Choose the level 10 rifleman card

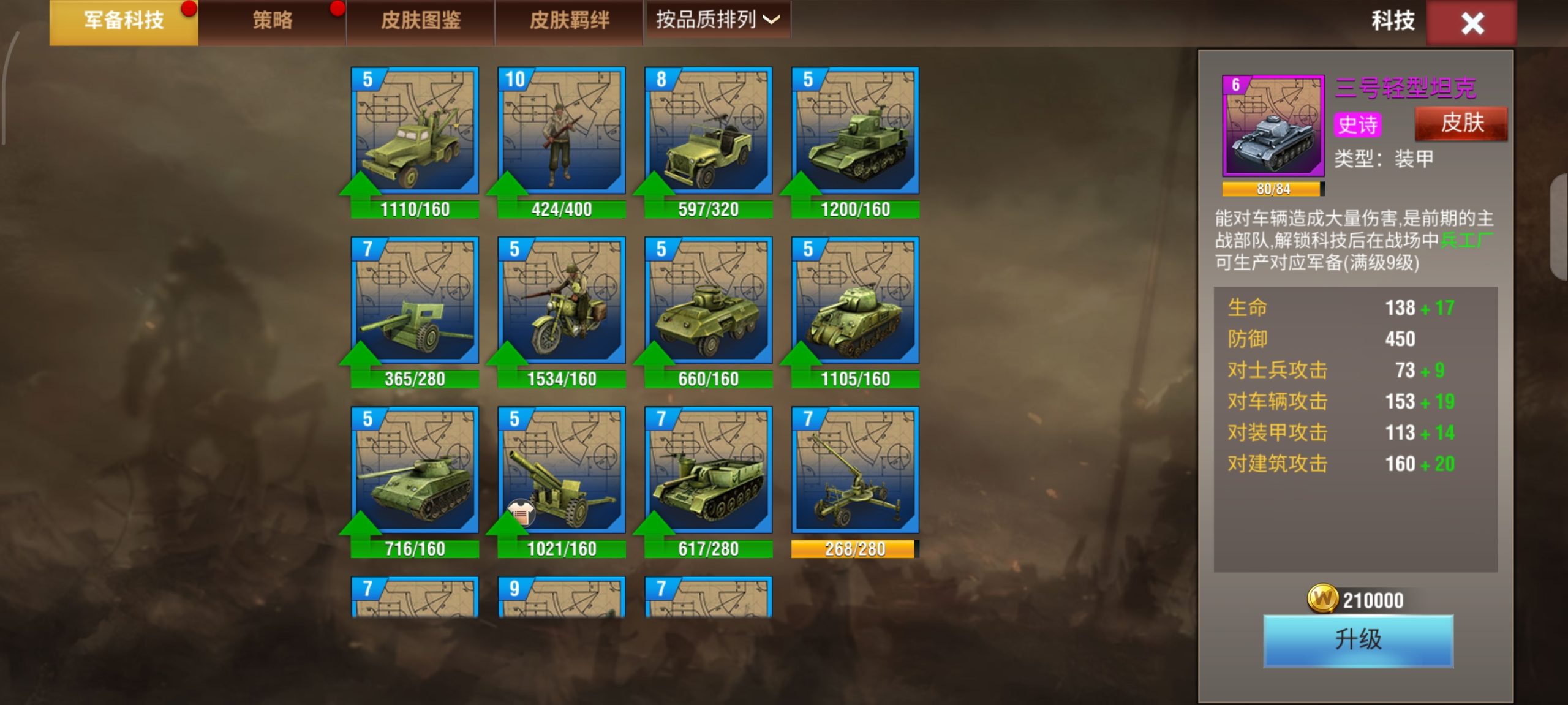click(562, 131)
